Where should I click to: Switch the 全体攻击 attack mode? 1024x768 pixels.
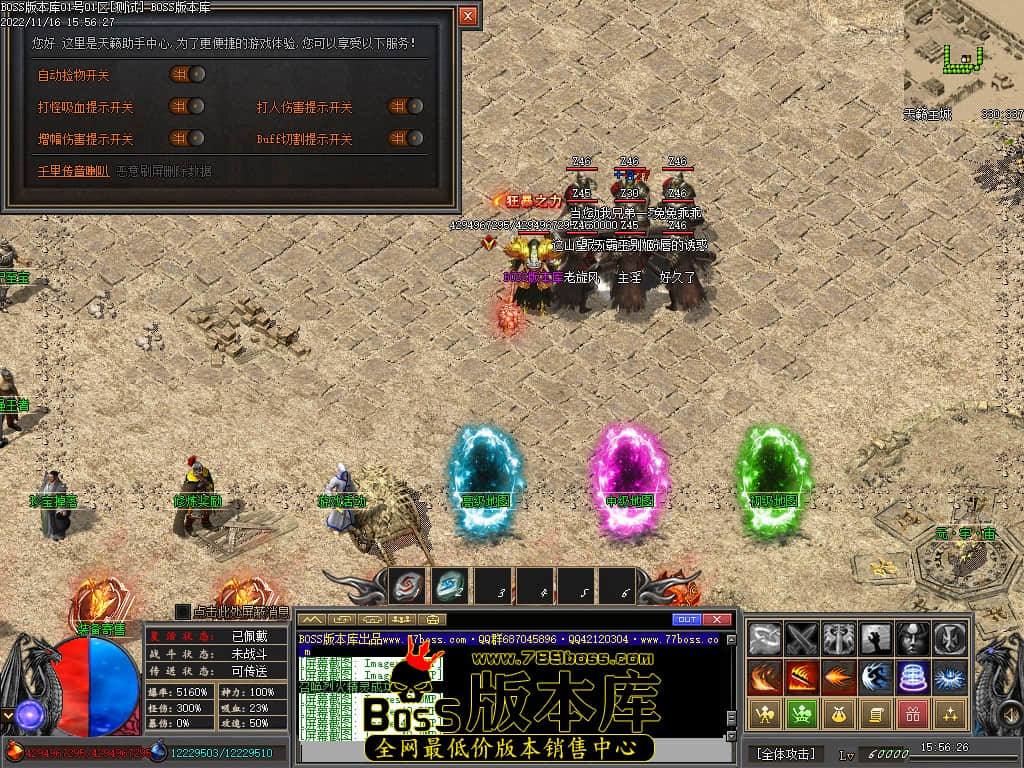(x=786, y=753)
